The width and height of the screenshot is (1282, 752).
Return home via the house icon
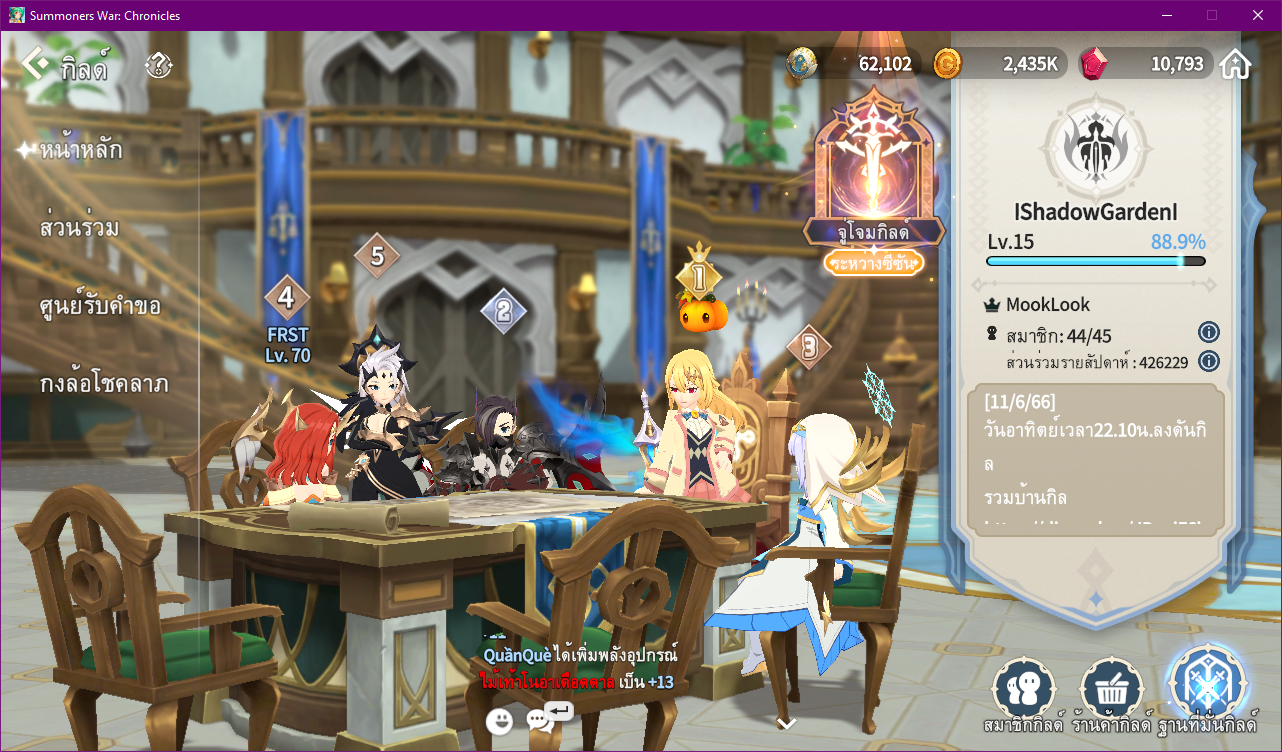coord(1235,65)
